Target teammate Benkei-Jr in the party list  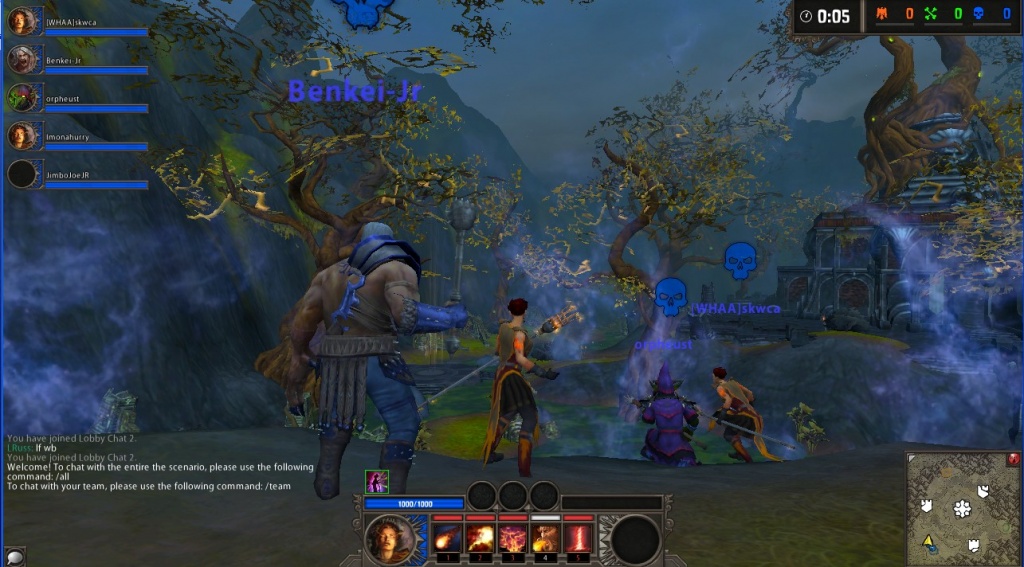(23, 60)
